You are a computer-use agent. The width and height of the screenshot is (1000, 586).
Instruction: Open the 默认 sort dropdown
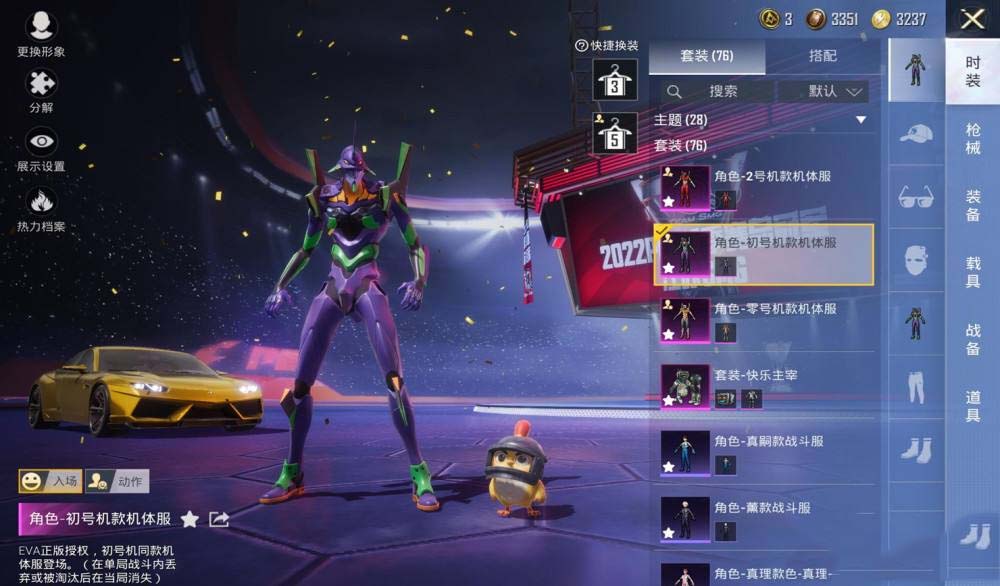click(x=824, y=91)
